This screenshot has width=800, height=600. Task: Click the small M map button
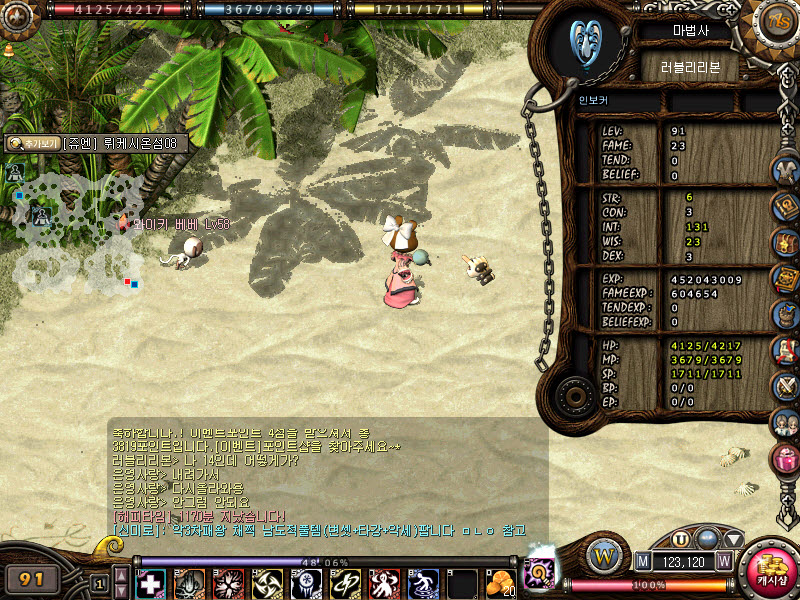pos(641,561)
